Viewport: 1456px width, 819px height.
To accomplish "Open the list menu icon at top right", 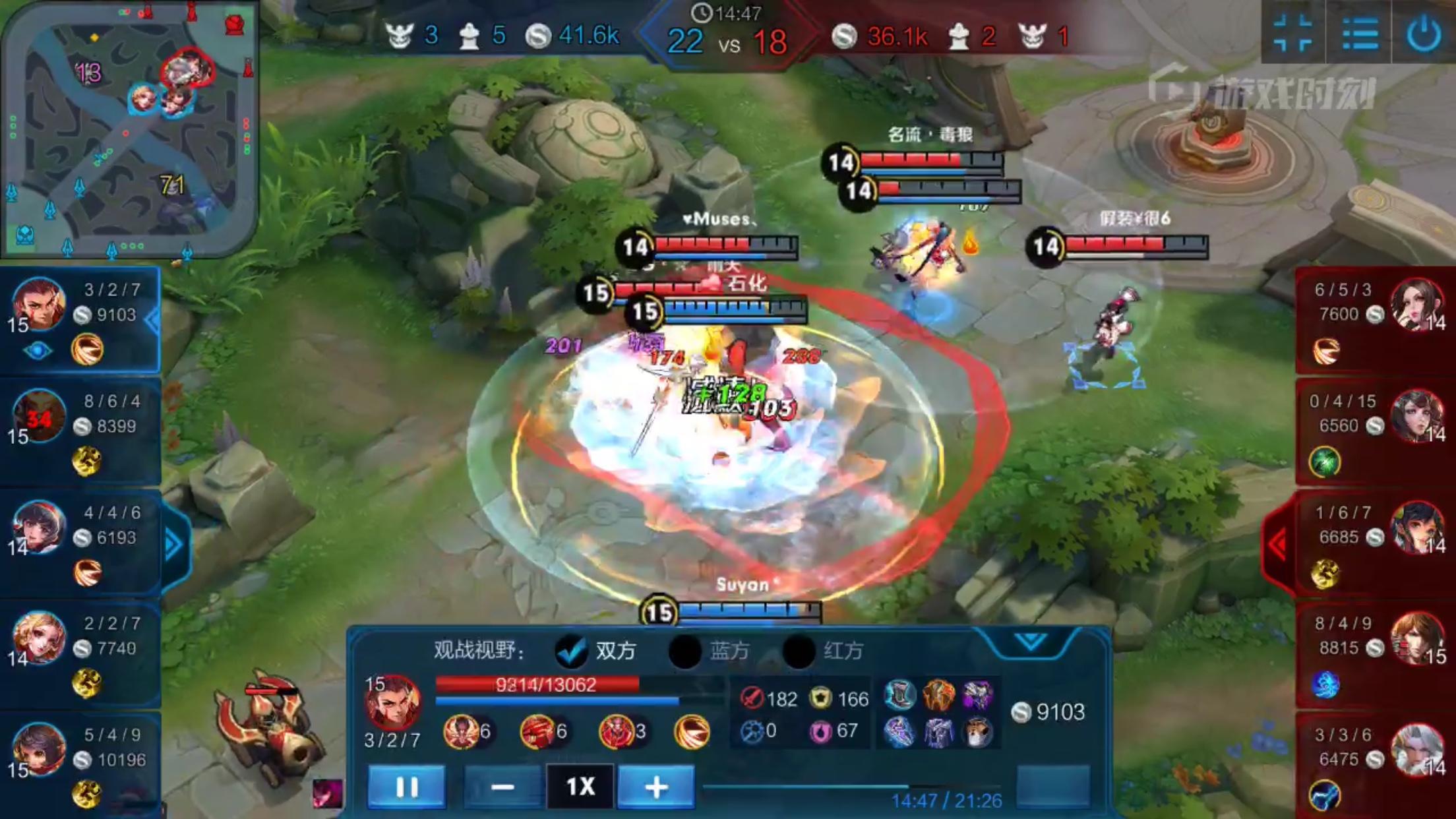I will [1360, 33].
